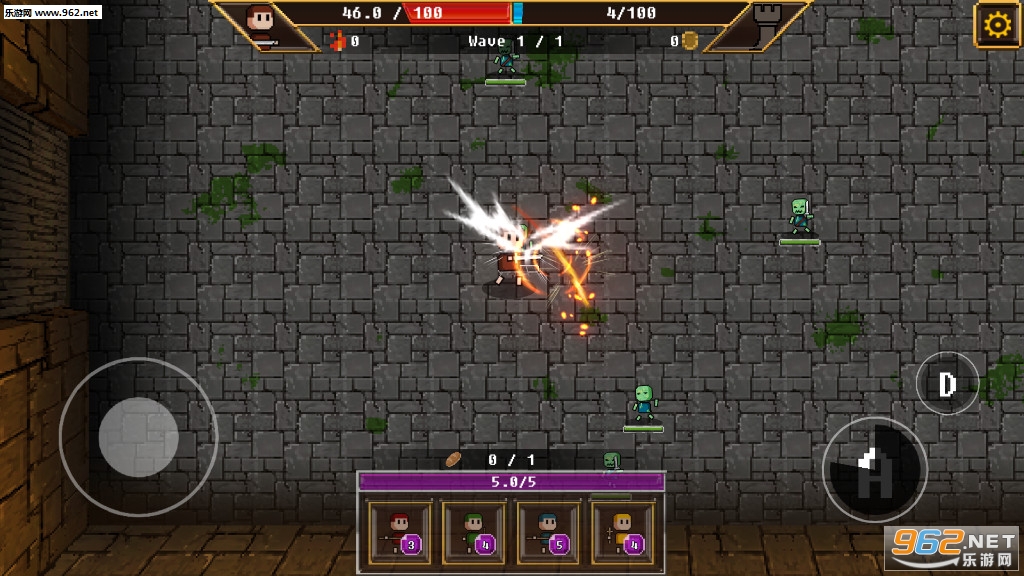Summon the yellow-haired unit costing 4
This screenshot has height=576, width=1024.
click(622, 532)
